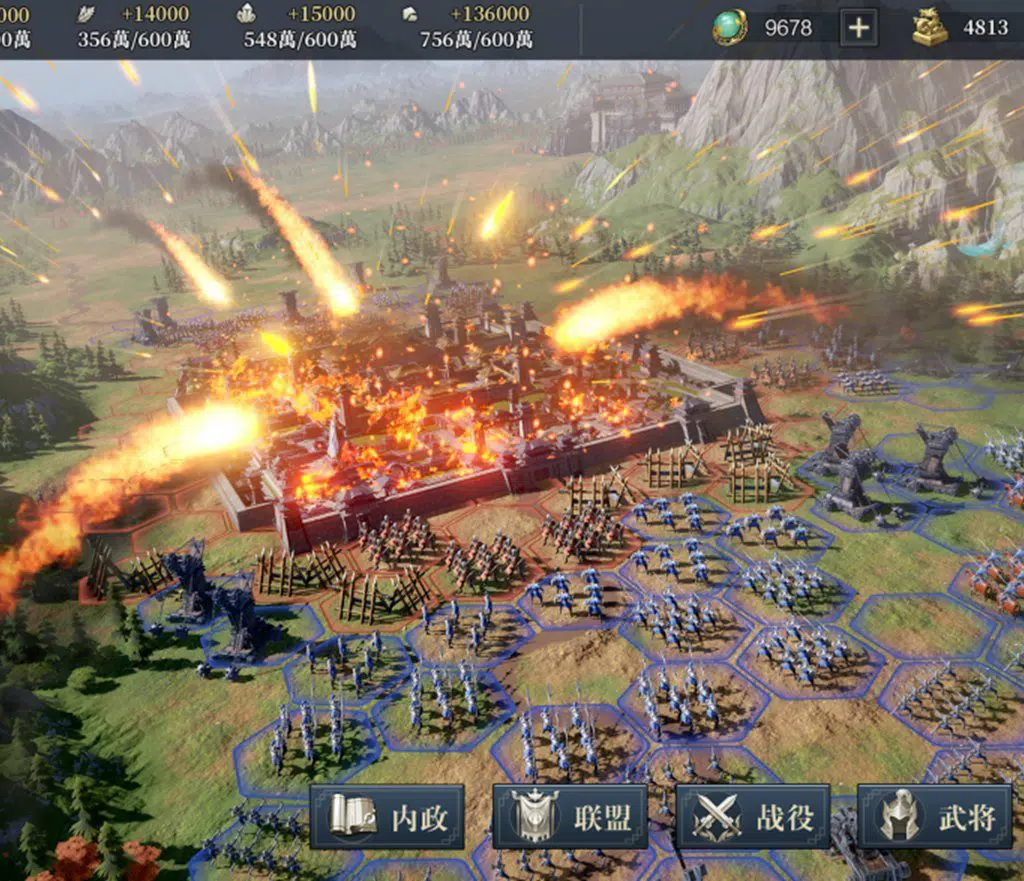Image resolution: width=1024 pixels, height=881 pixels.
Task: Click the plus button to add jade
Action: click(858, 28)
